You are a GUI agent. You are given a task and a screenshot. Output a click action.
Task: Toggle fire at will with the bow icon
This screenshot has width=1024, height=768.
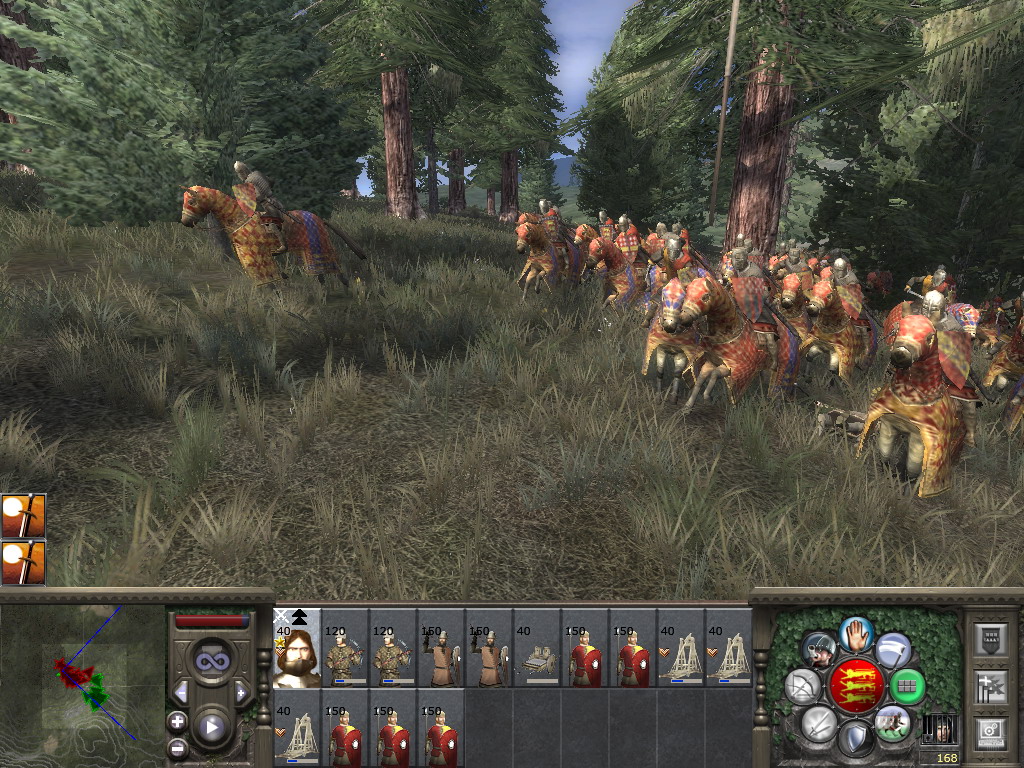(x=803, y=686)
